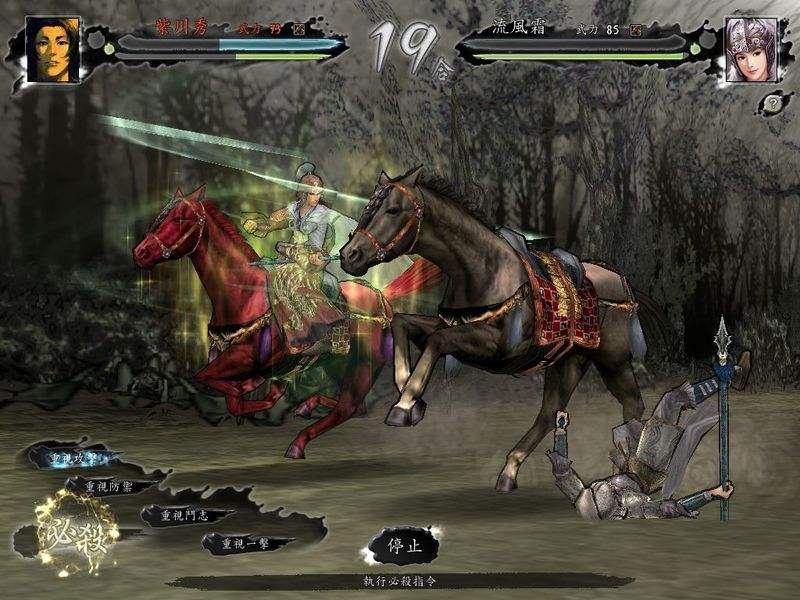Click 流風霜's portrait on the right

tap(750, 49)
